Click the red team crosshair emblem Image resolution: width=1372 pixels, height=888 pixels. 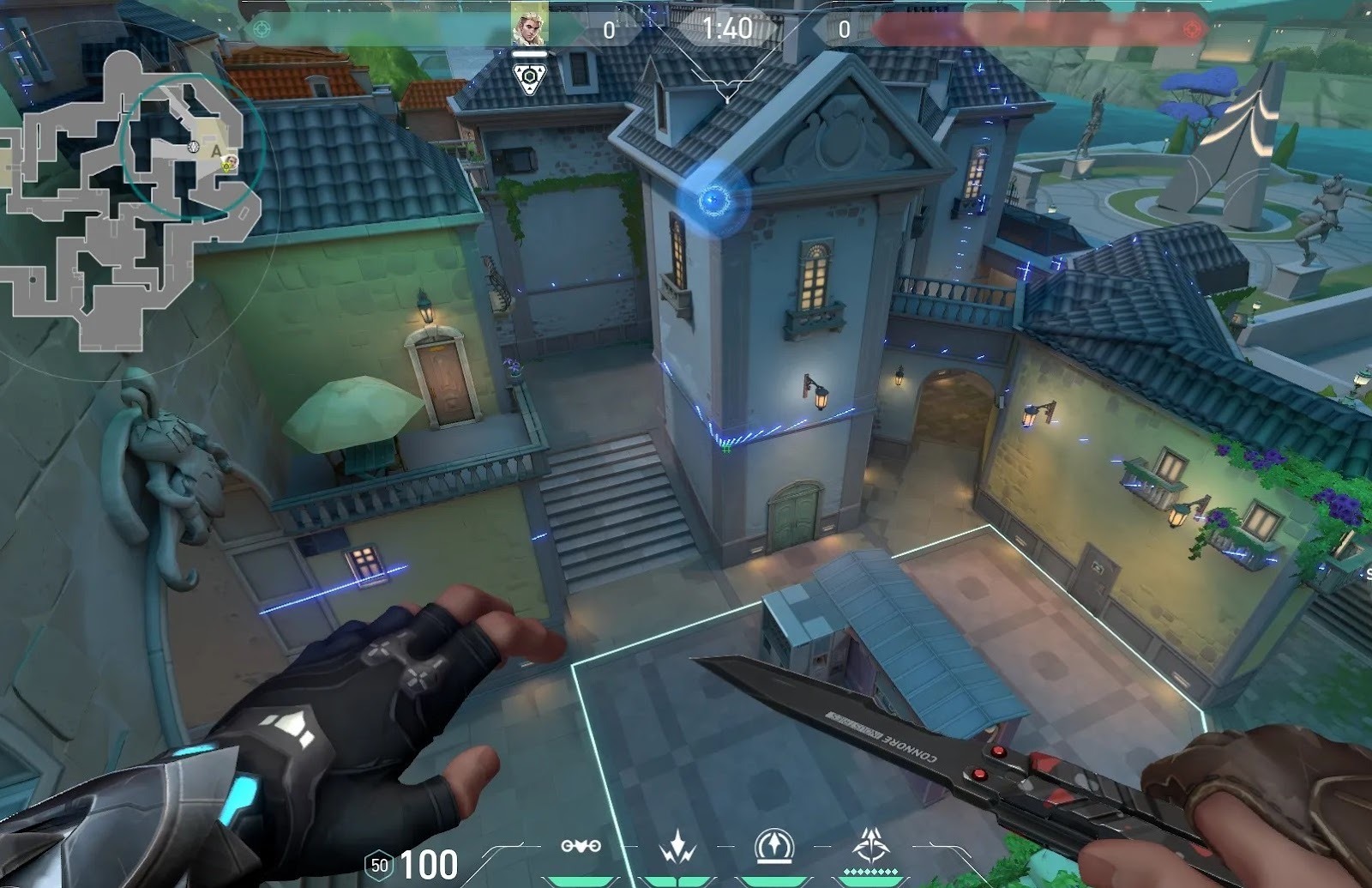[x=1191, y=29]
